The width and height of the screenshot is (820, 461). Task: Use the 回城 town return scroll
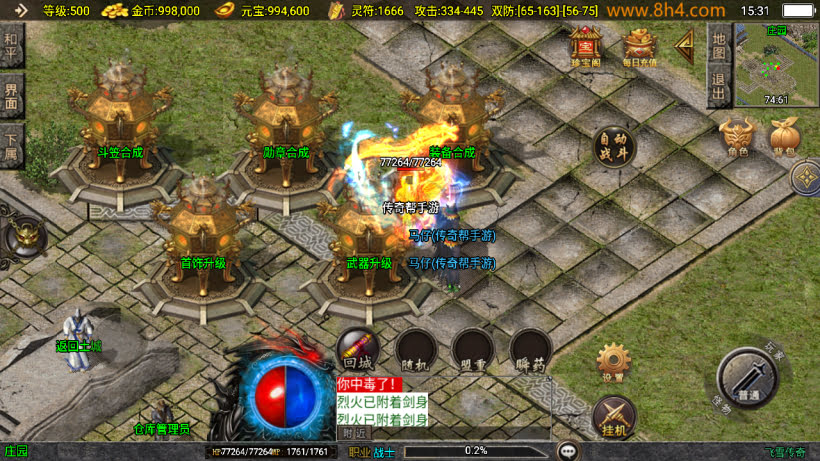(357, 349)
